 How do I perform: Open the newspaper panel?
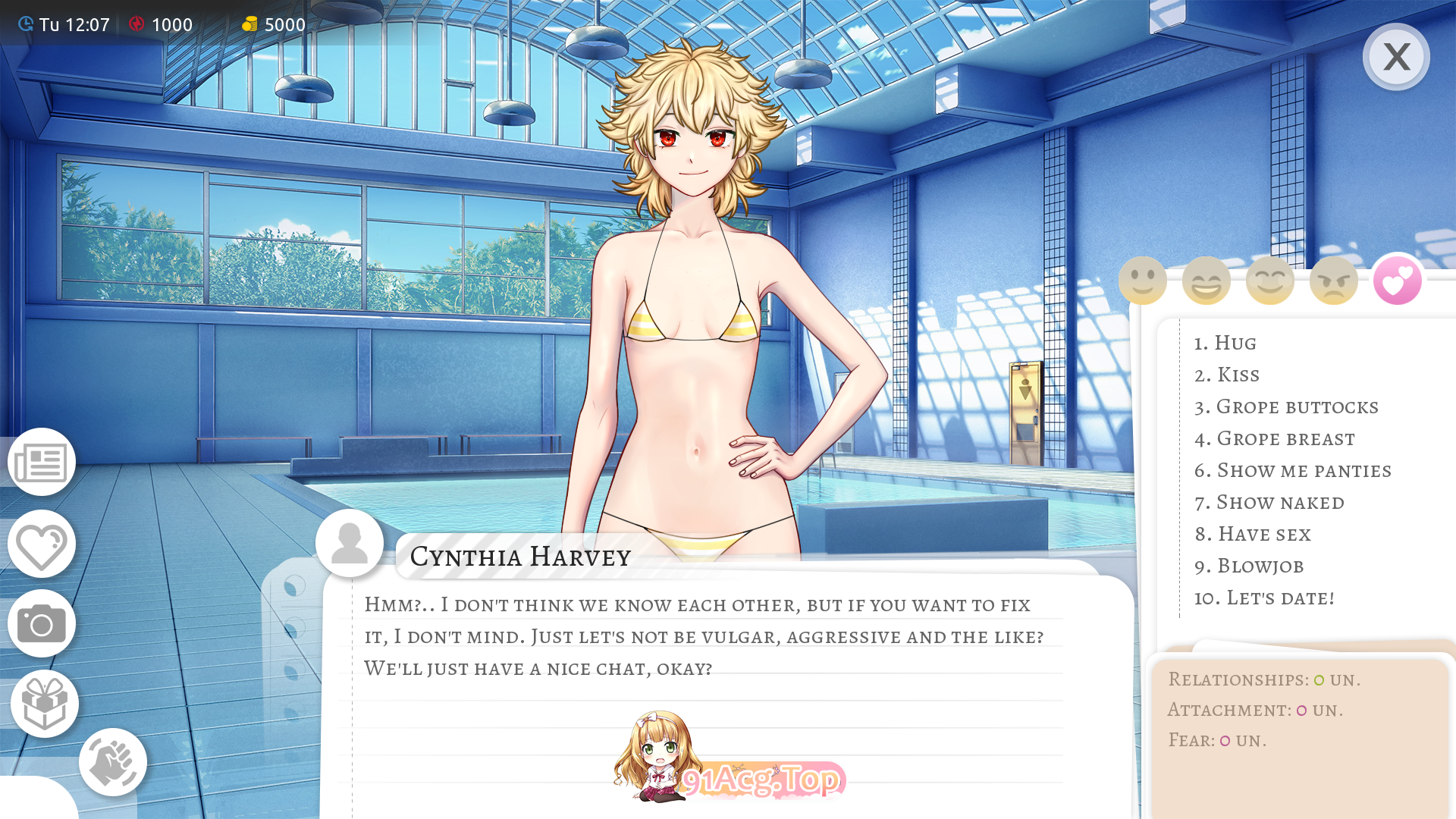(42, 462)
